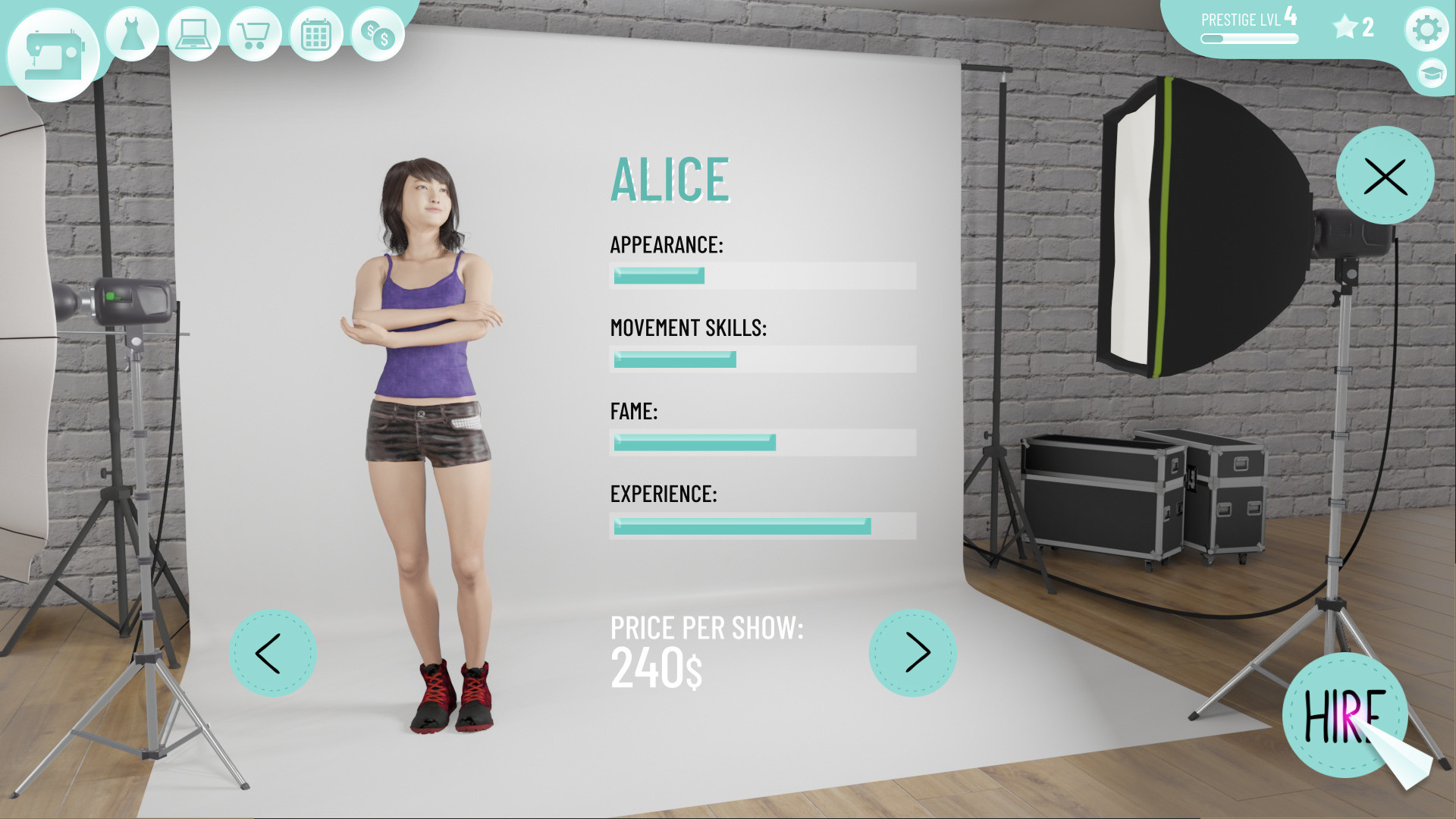Click the Experience progress bar

tap(763, 526)
